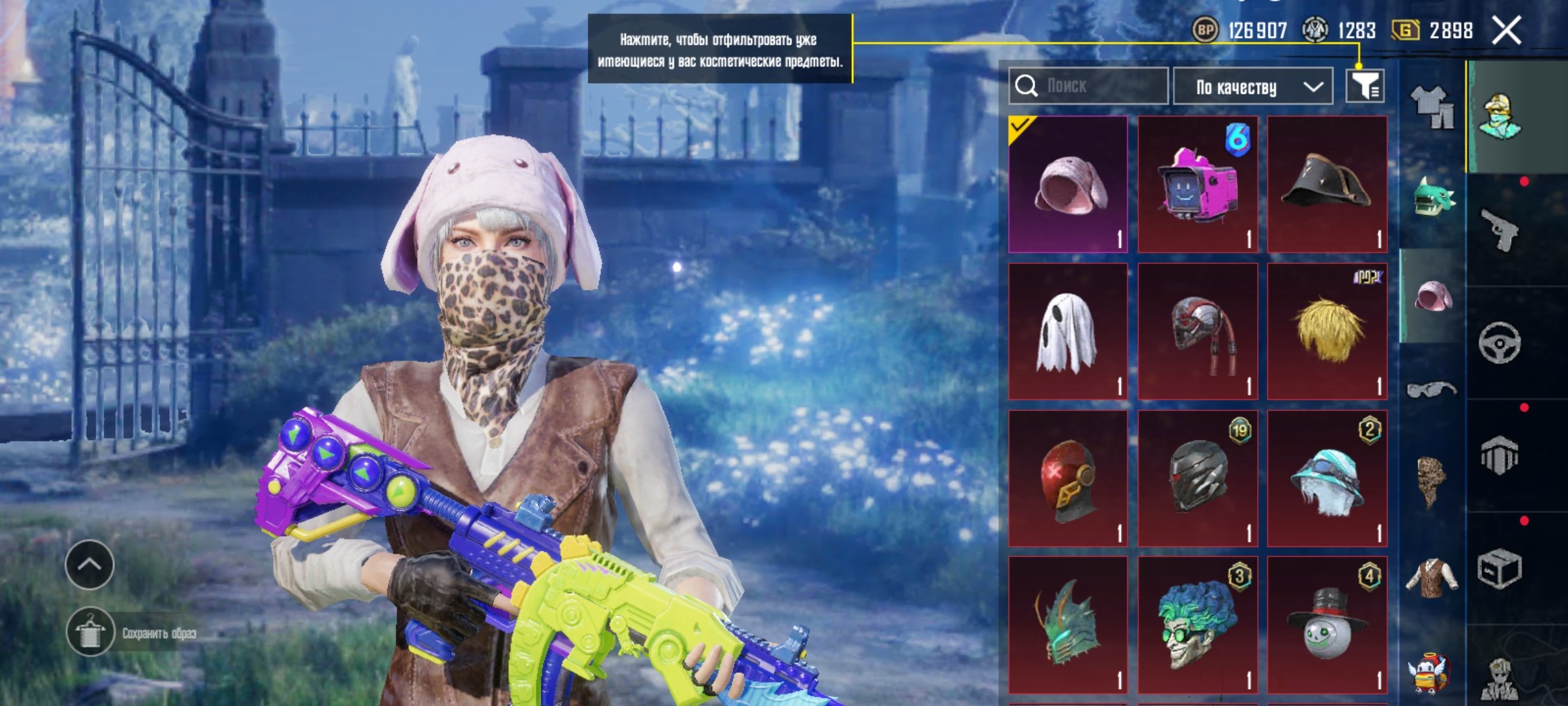
Task: Click the round up-arrow expand button
Action: click(90, 565)
